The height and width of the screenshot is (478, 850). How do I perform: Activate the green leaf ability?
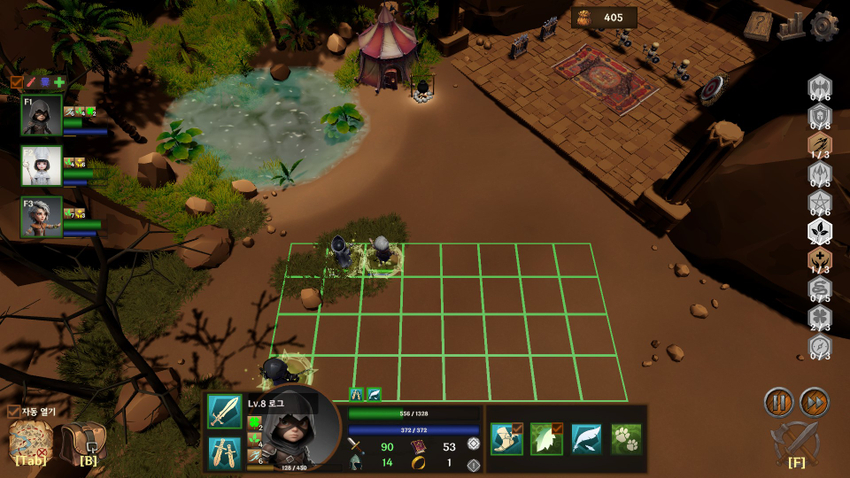[x=546, y=438]
